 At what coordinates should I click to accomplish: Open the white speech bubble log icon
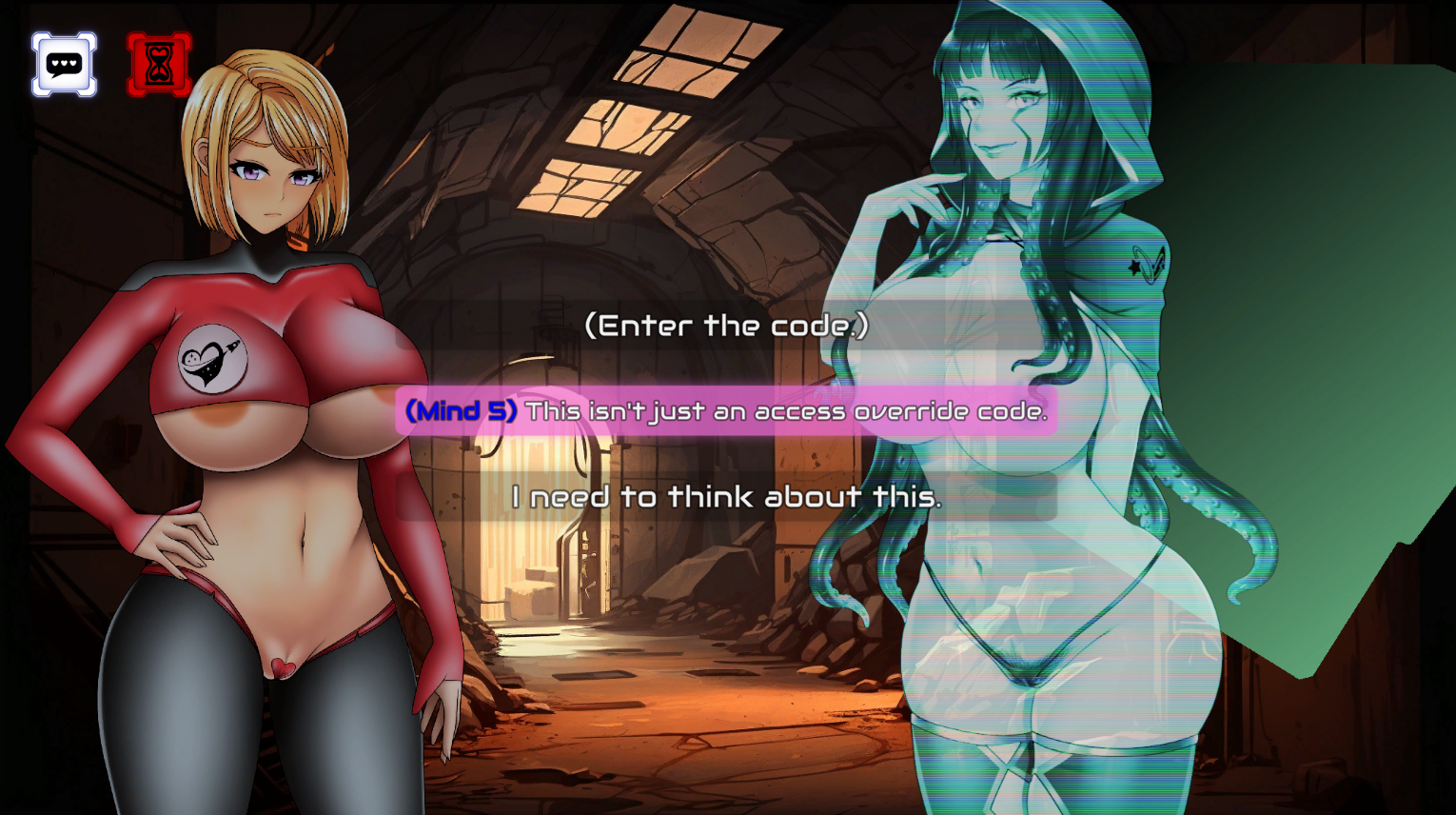click(x=64, y=65)
